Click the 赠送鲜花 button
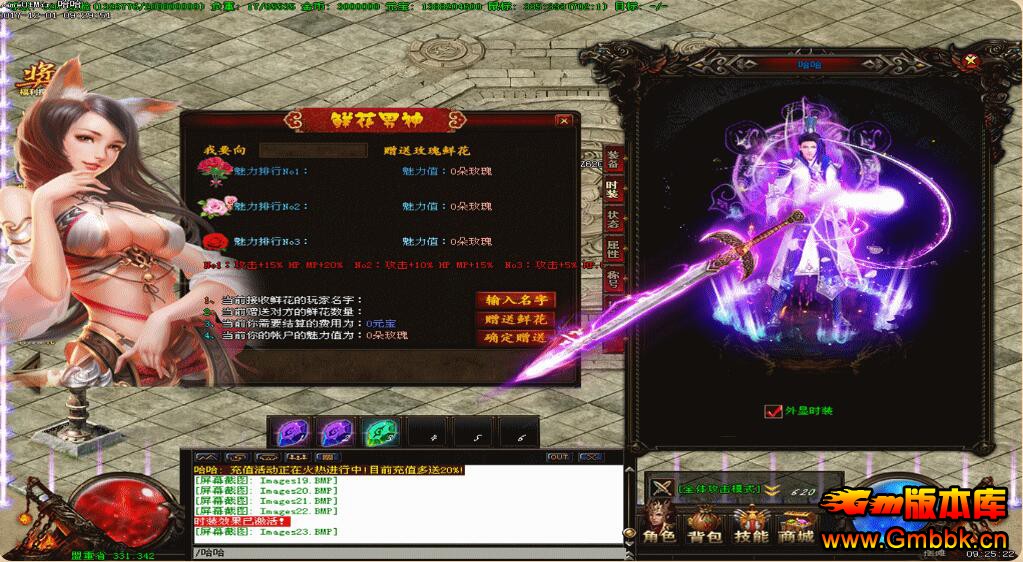 (515, 319)
